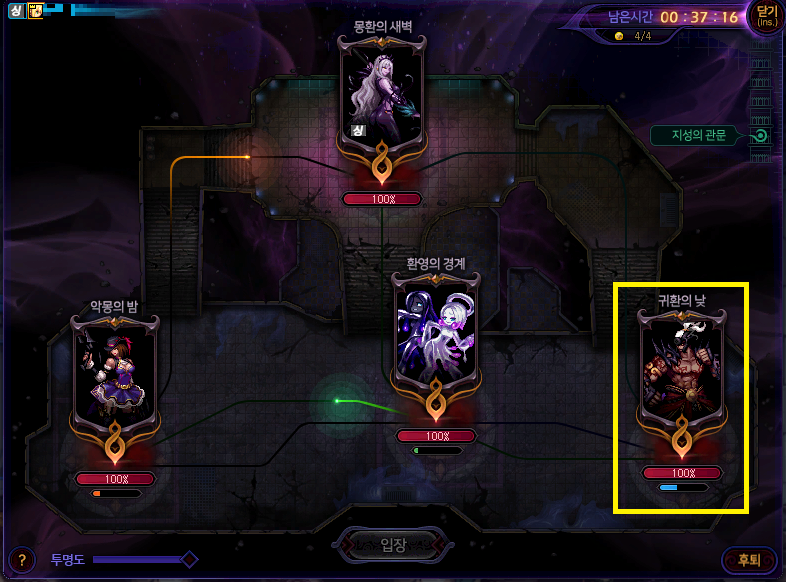The height and width of the screenshot is (582, 786).
Task: Retreat using the 후퇴 button
Action: click(748, 560)
